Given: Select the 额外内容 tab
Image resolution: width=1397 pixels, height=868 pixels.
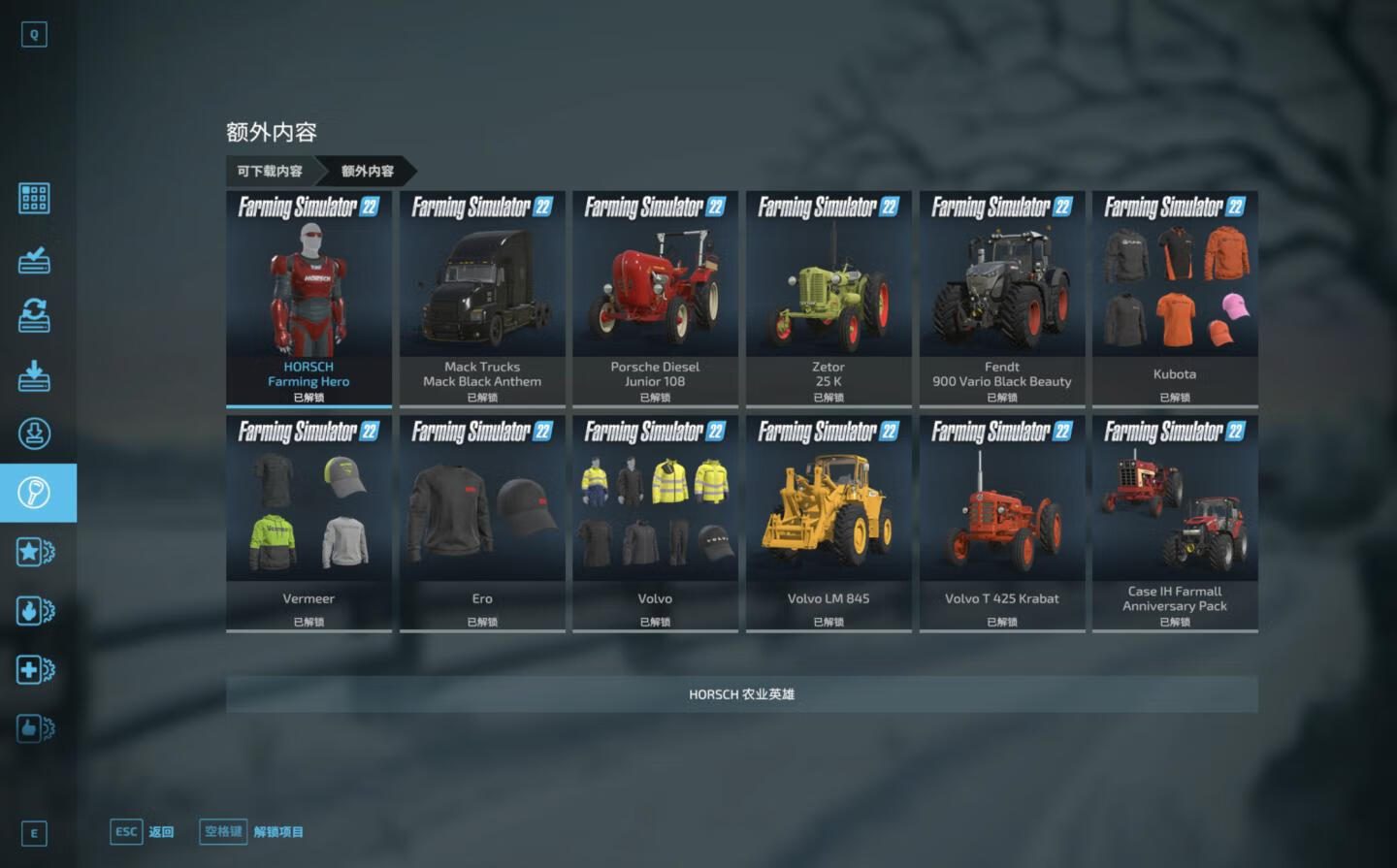Looking at the screenshot, I should pos(367,171).
